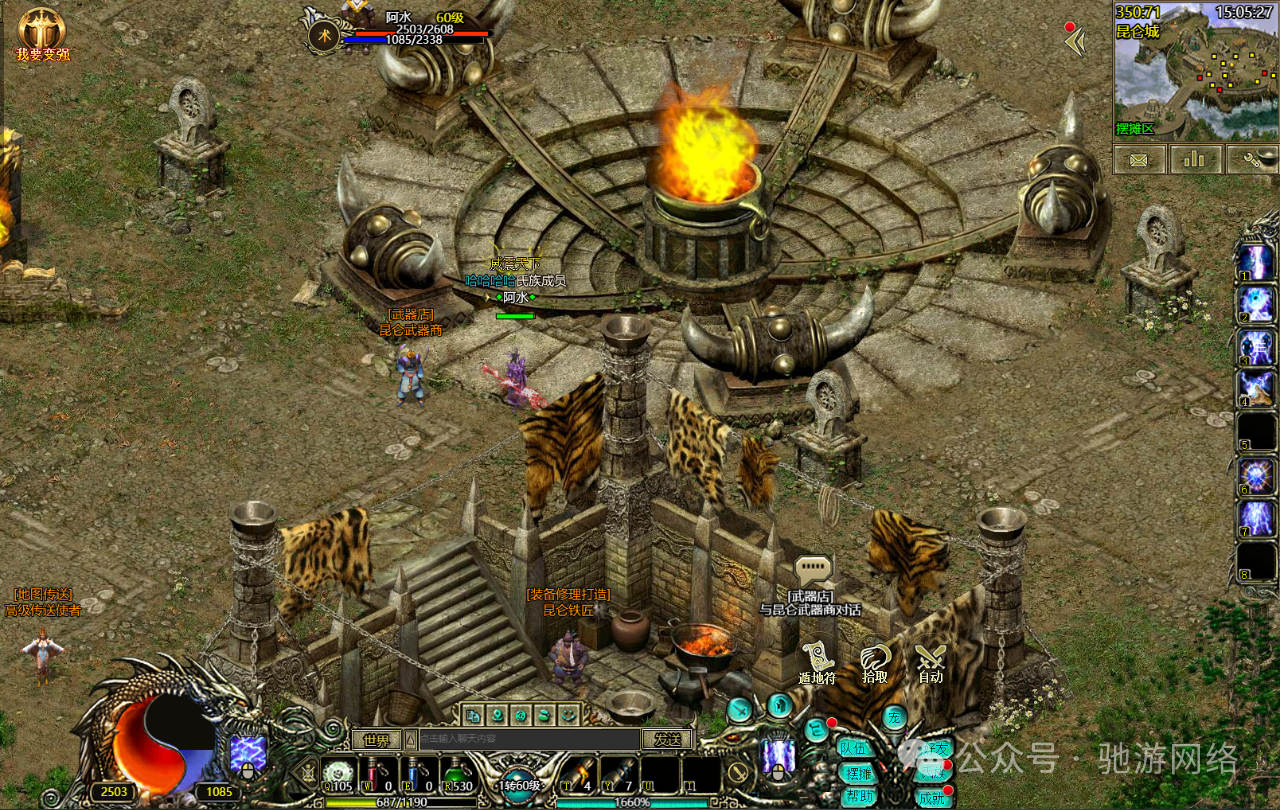Show the rankings bar chart button
Image resolution: width=1280 pixels, height=810 pixels.
tap(1195, 159)
